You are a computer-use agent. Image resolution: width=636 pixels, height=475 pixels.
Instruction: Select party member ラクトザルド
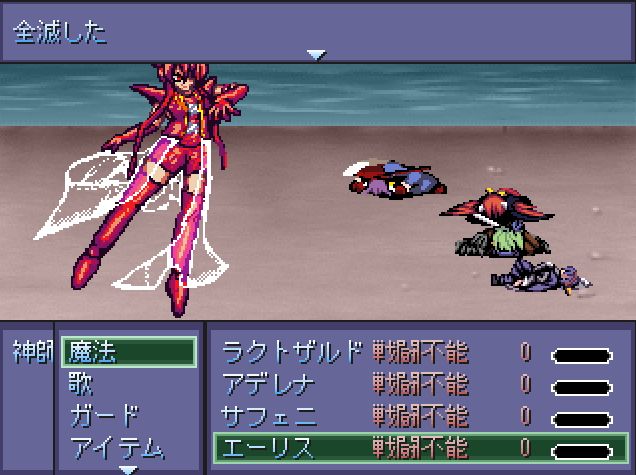pos(290,352)
